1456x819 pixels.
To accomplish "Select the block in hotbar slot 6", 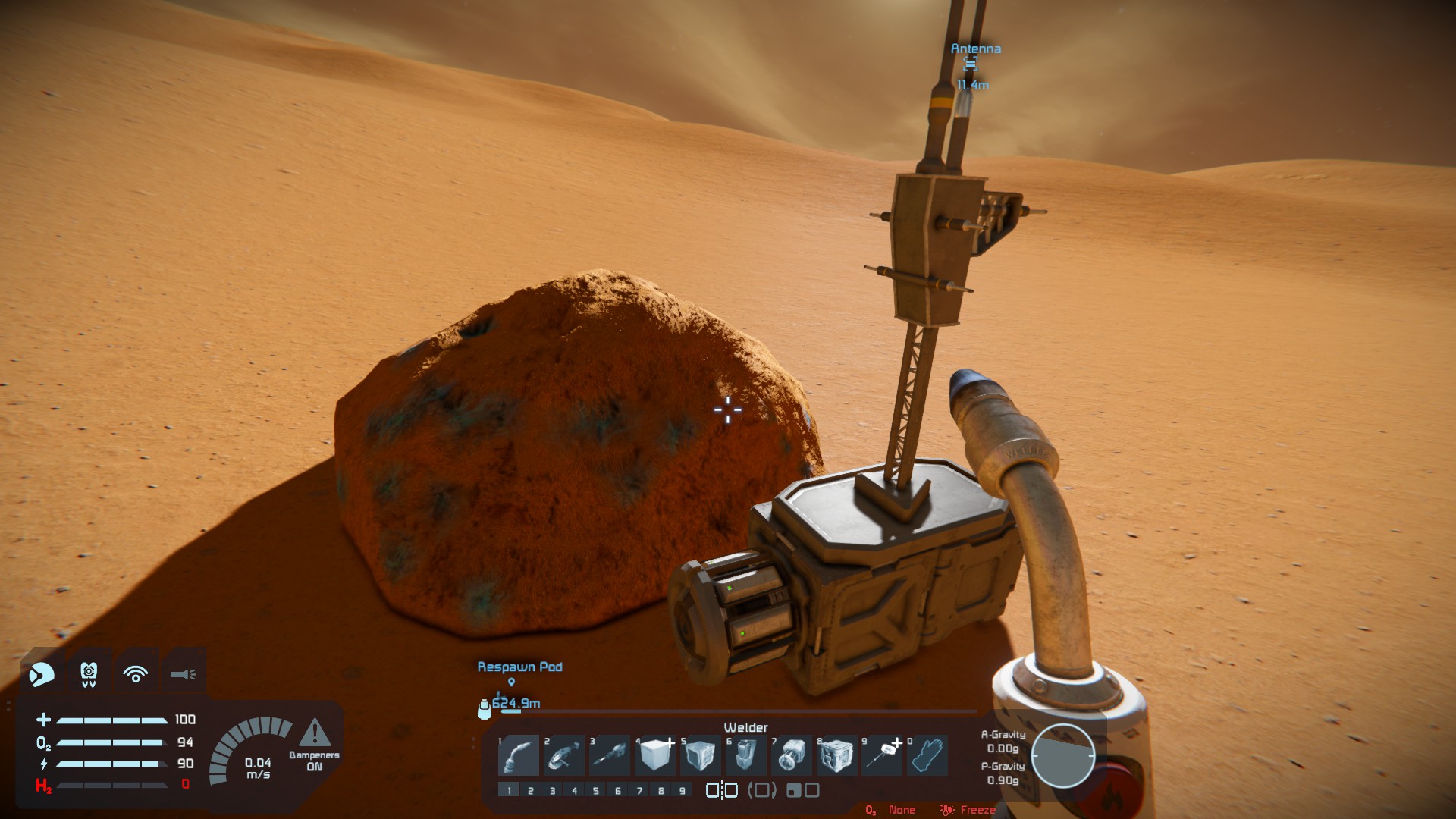I will tap(745, 755).
